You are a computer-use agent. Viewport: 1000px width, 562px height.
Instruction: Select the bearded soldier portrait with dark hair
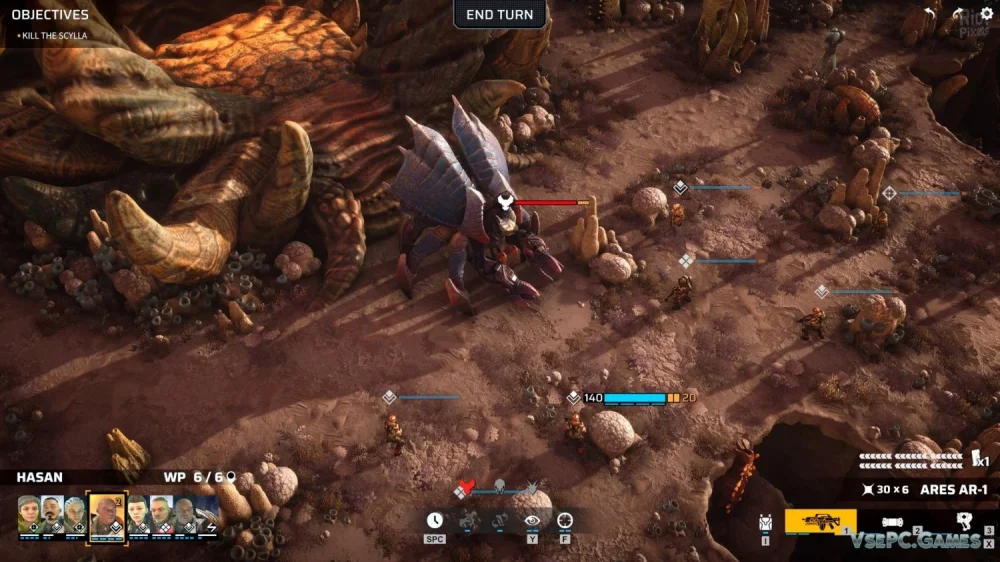click(51, 514)
